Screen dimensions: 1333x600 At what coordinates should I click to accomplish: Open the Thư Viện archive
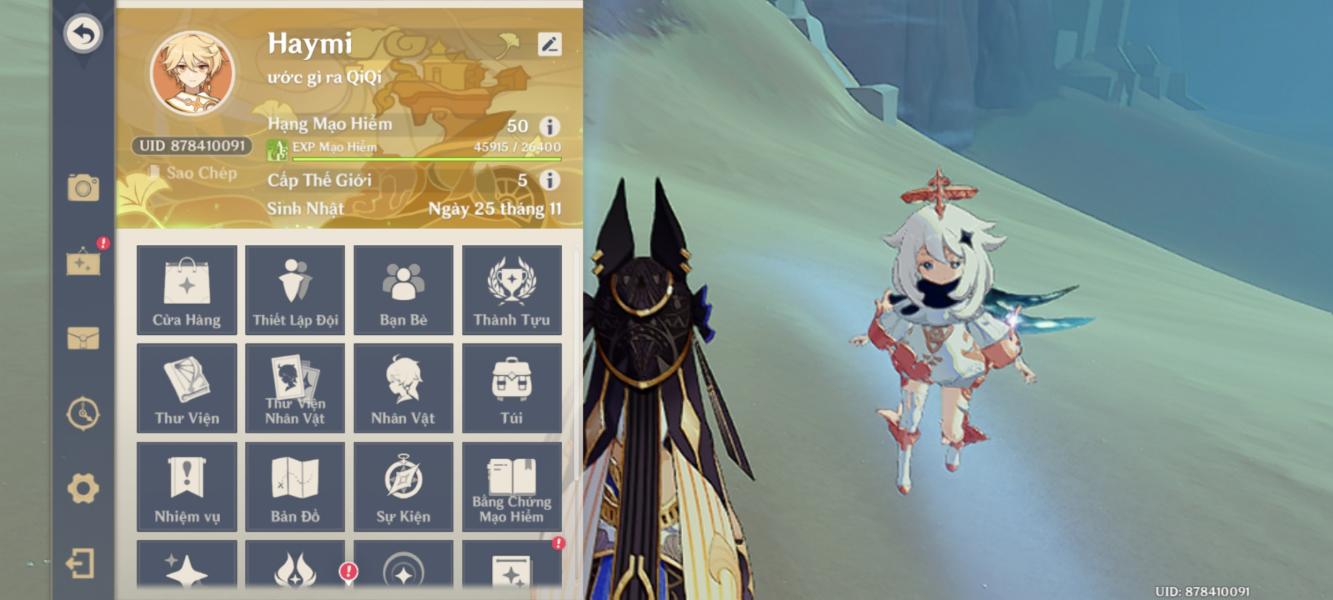click(187, 388)
